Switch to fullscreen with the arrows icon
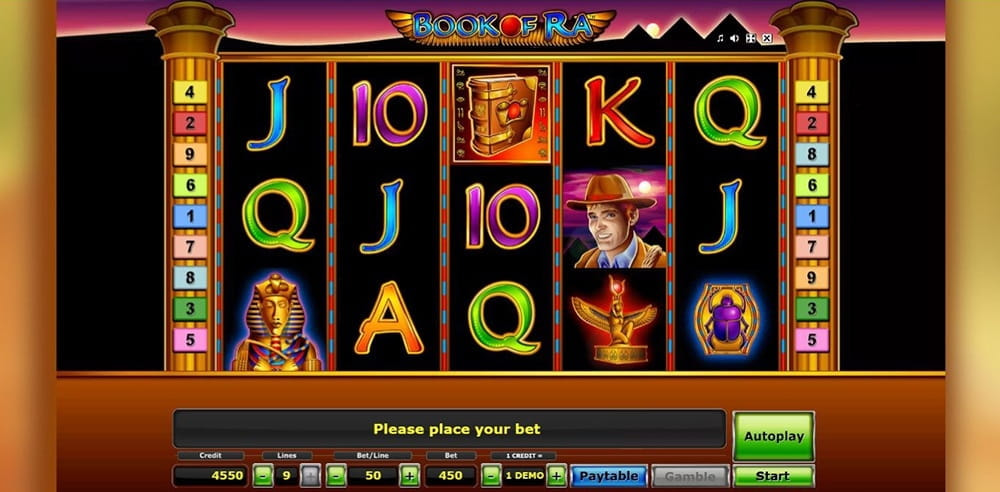 pos(751,38)
